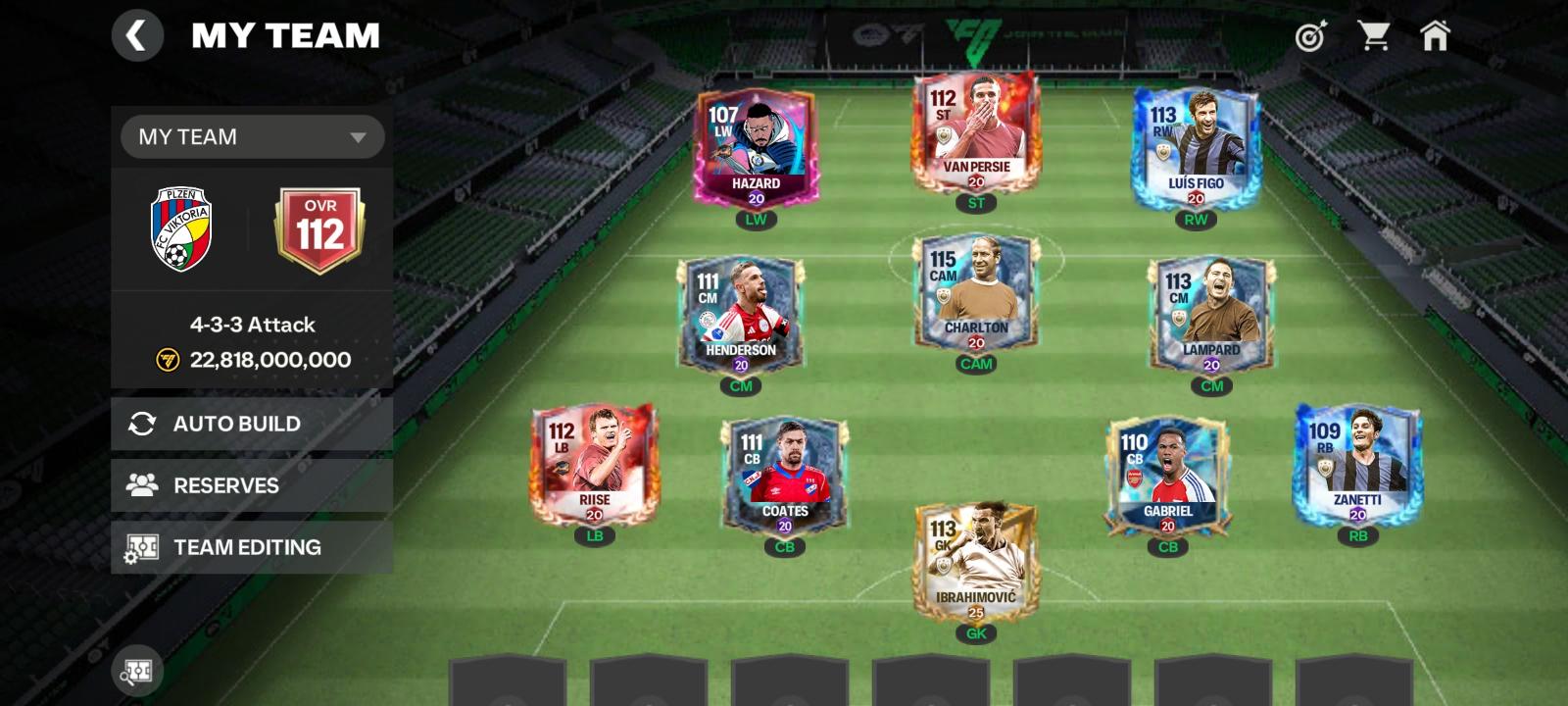The height and width of the screenshot is (706, 1568).
Task: Open the objectives target icon
Action: coord(1310,36)
